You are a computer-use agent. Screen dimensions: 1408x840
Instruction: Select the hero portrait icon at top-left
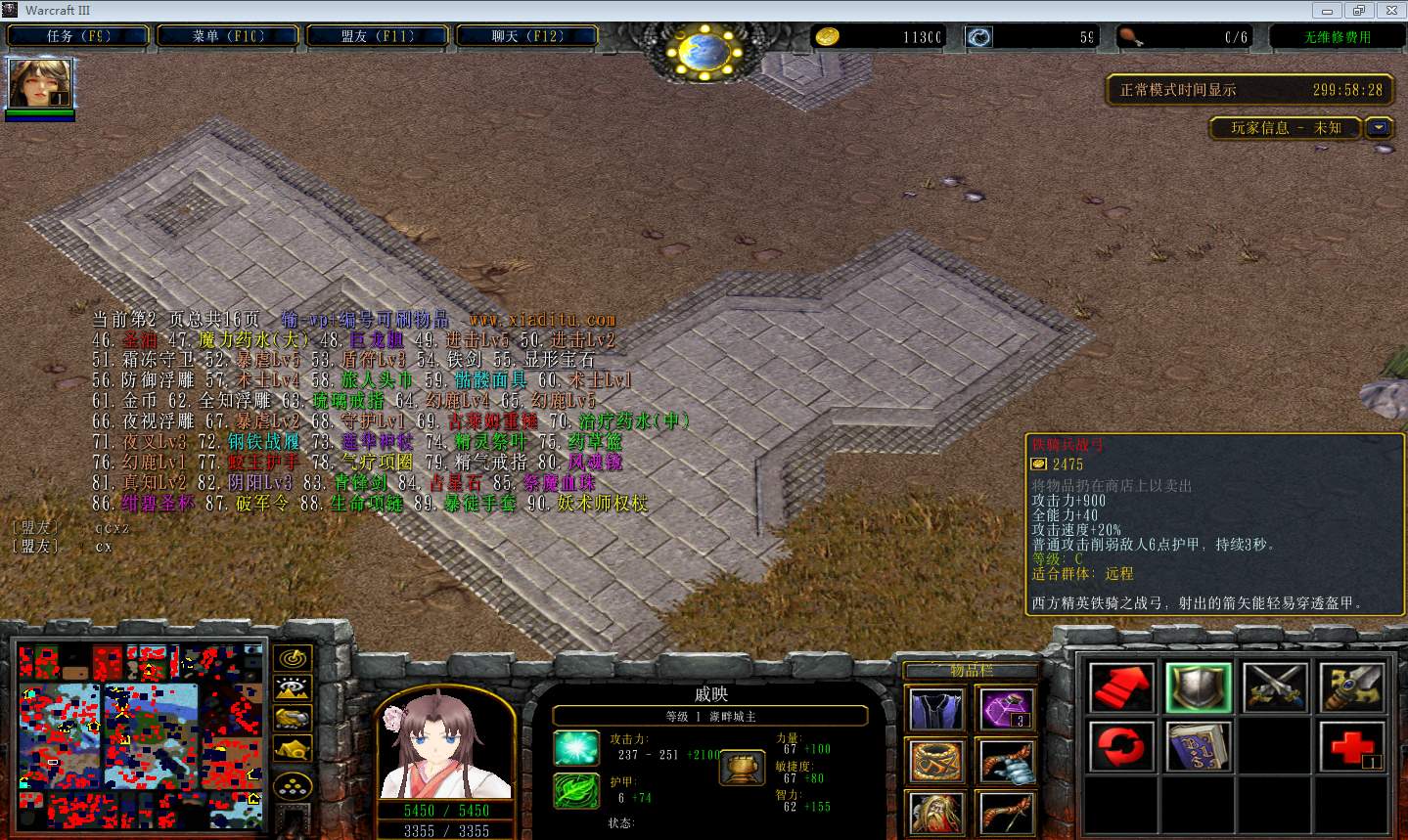point(39,83)
